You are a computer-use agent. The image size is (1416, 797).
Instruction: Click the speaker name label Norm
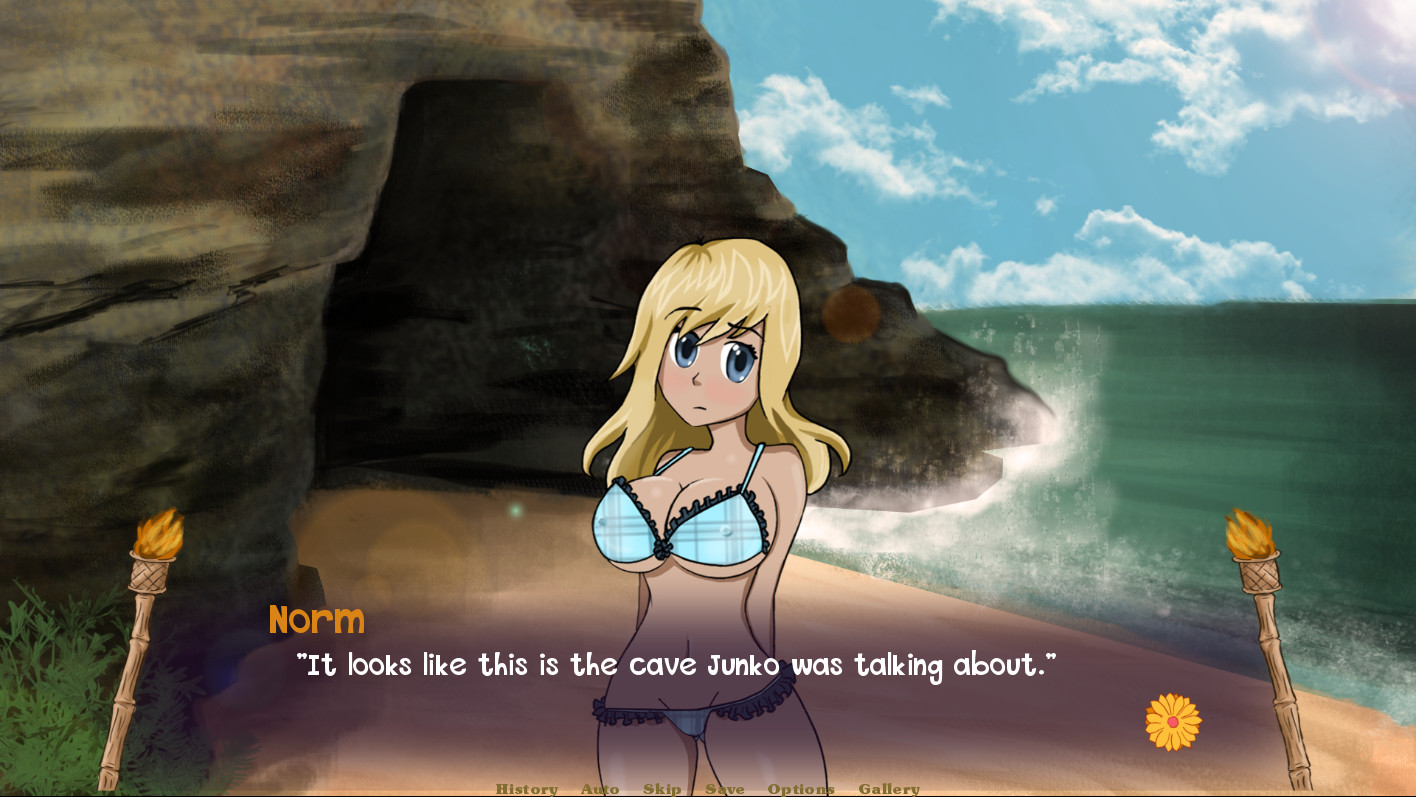[317, 621]
